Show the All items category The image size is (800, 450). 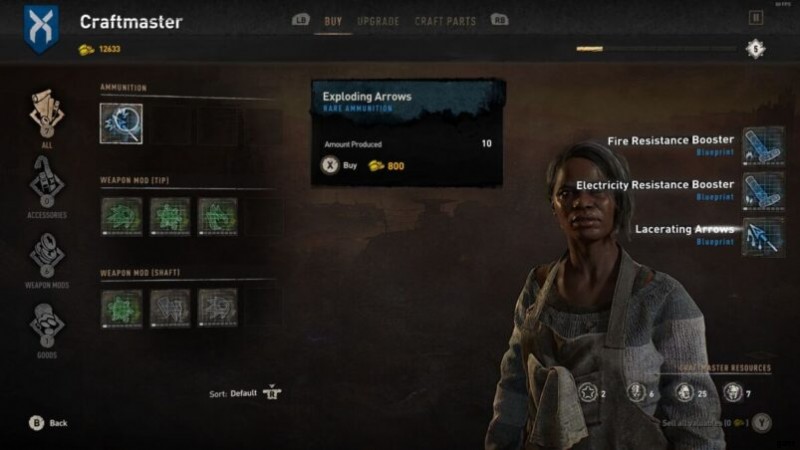(x=47, y=115)
